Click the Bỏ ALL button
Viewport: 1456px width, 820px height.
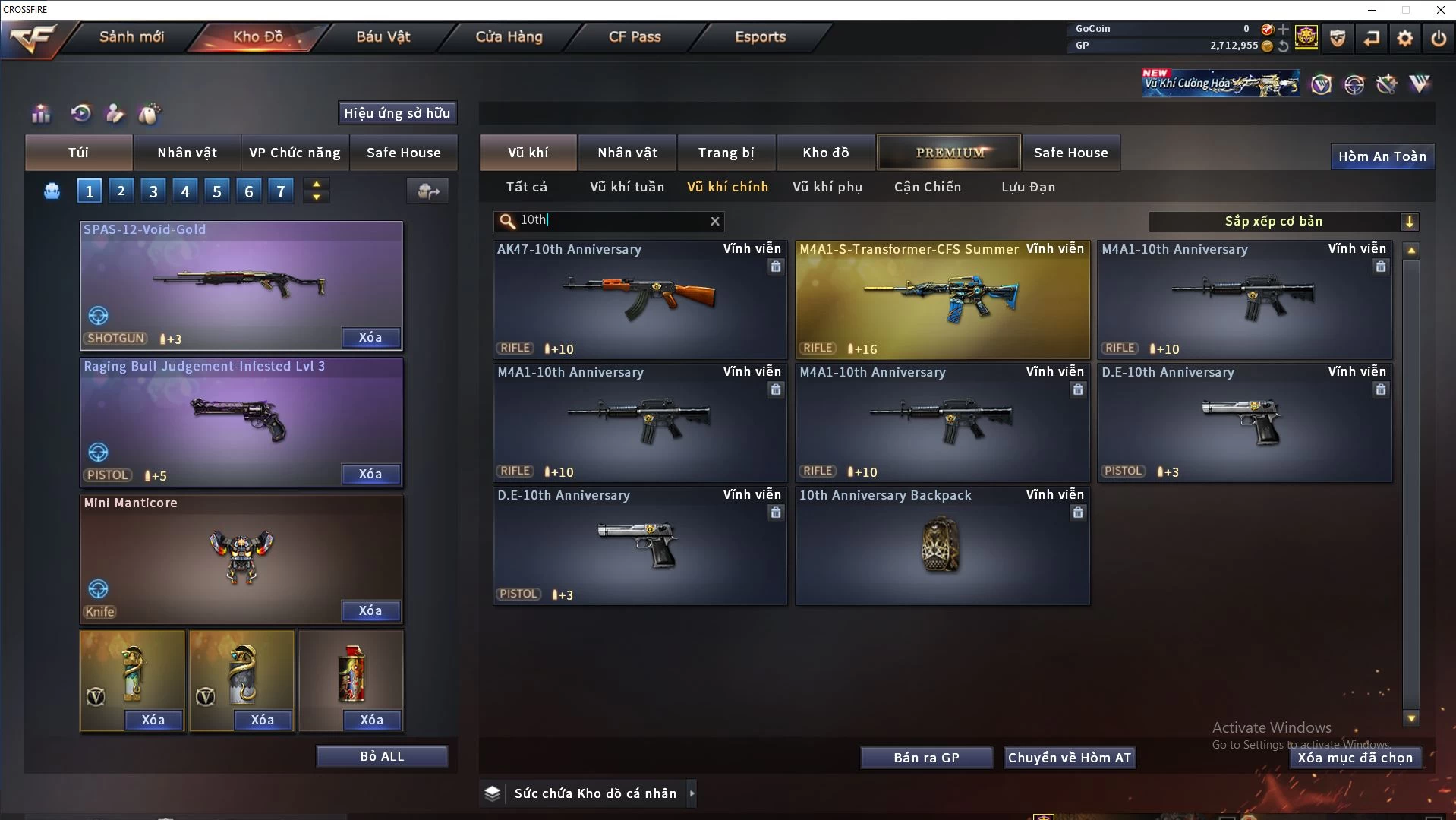[382, 756]
